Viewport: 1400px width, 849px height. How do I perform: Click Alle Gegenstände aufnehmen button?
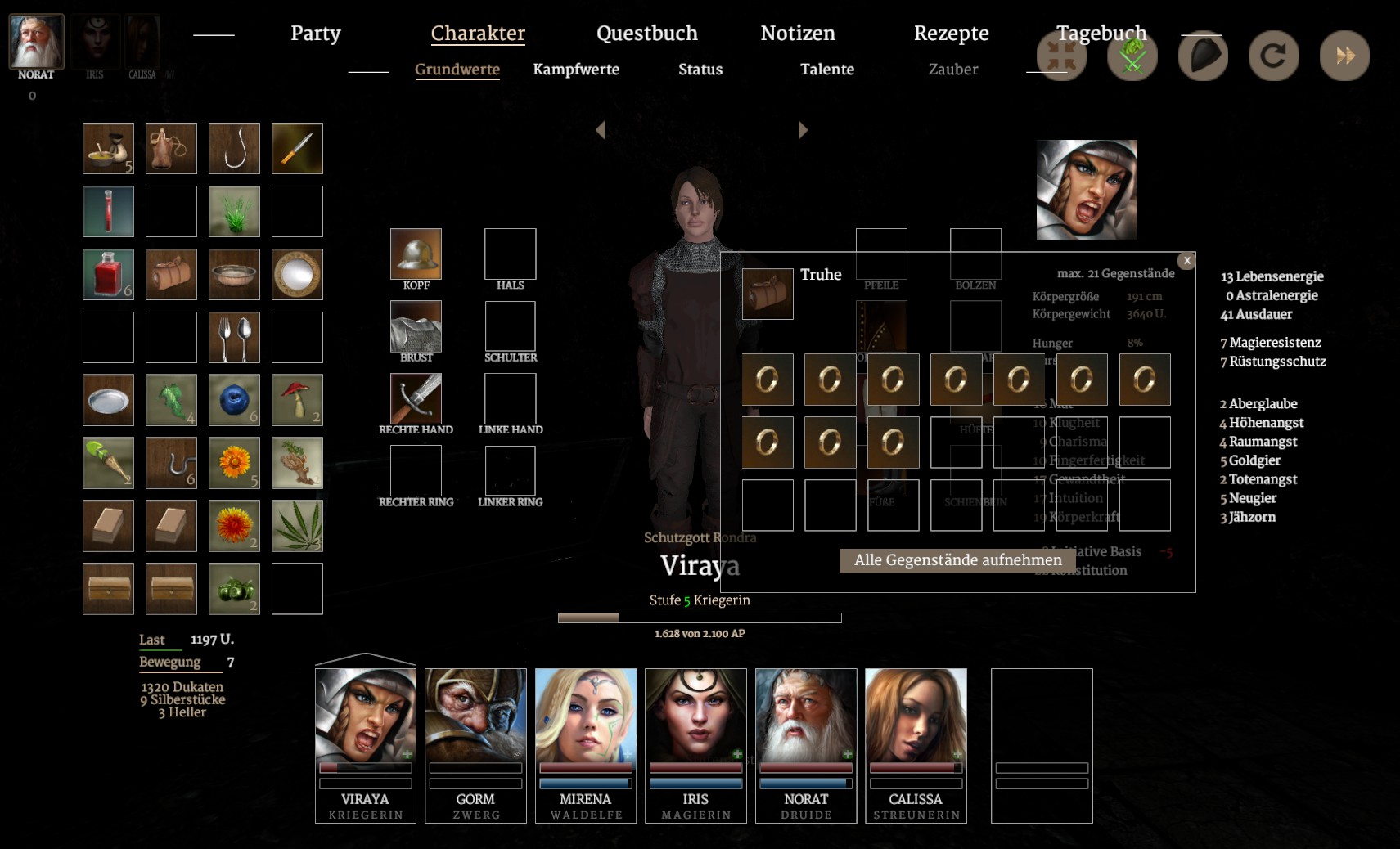coord(957,560)
